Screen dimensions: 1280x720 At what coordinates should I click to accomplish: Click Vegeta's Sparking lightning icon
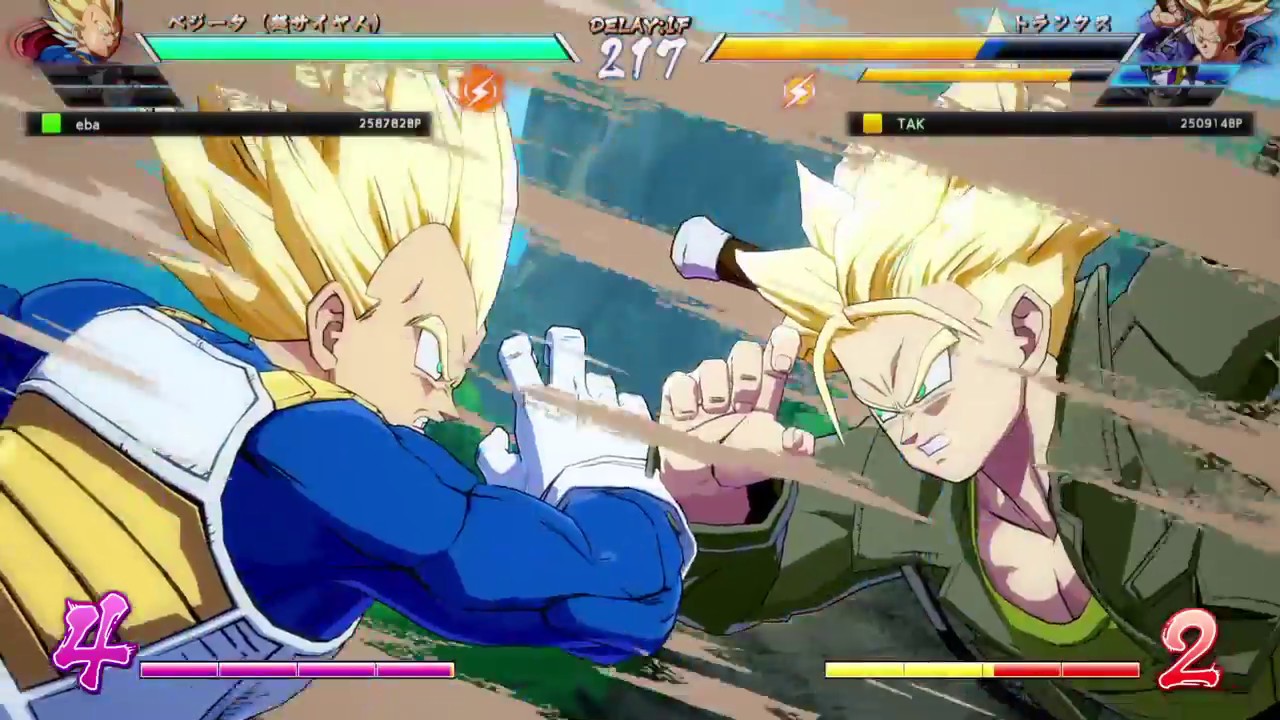[480, 90]
